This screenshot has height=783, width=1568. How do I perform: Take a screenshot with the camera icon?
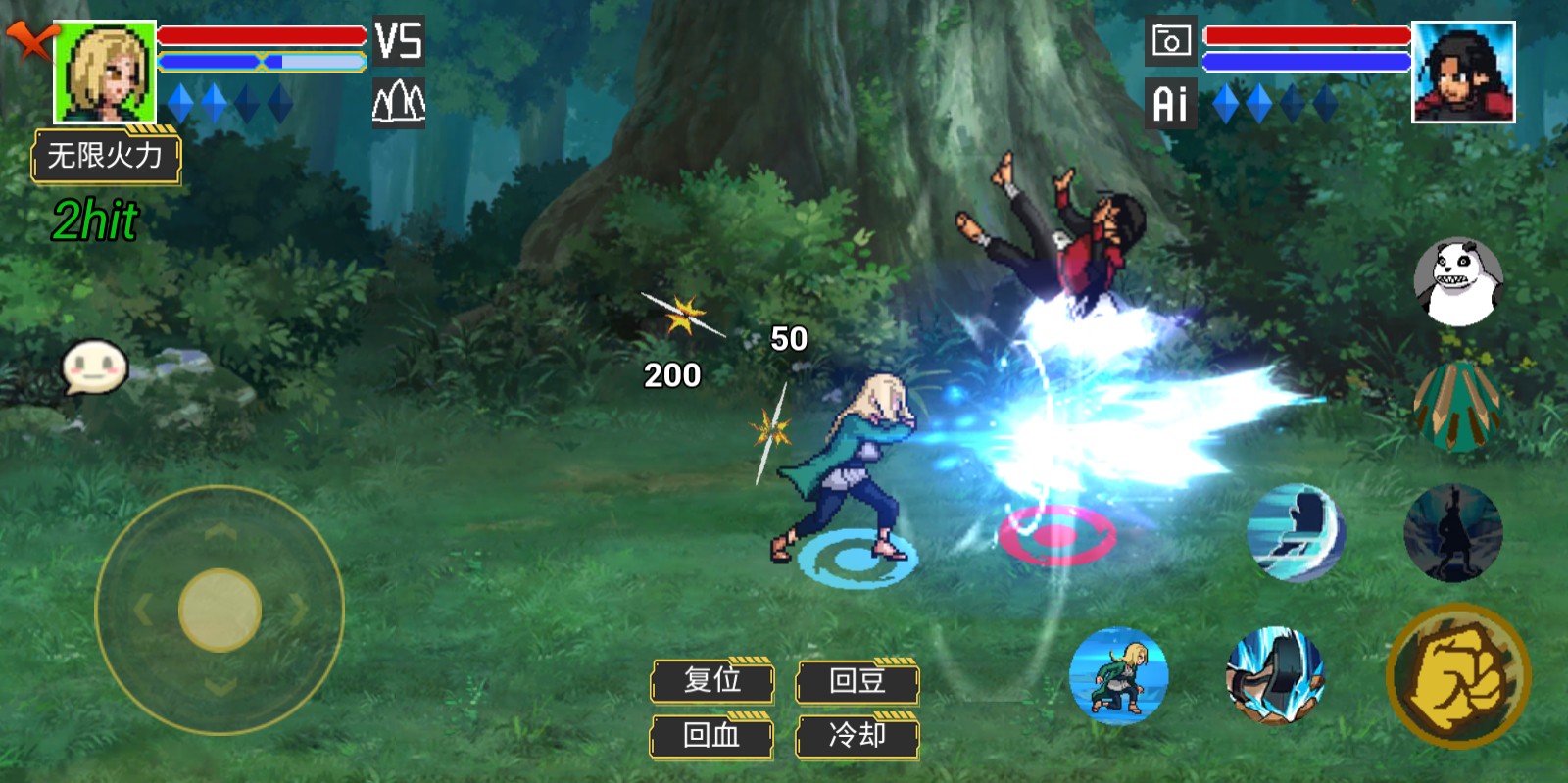point(1171,41)
